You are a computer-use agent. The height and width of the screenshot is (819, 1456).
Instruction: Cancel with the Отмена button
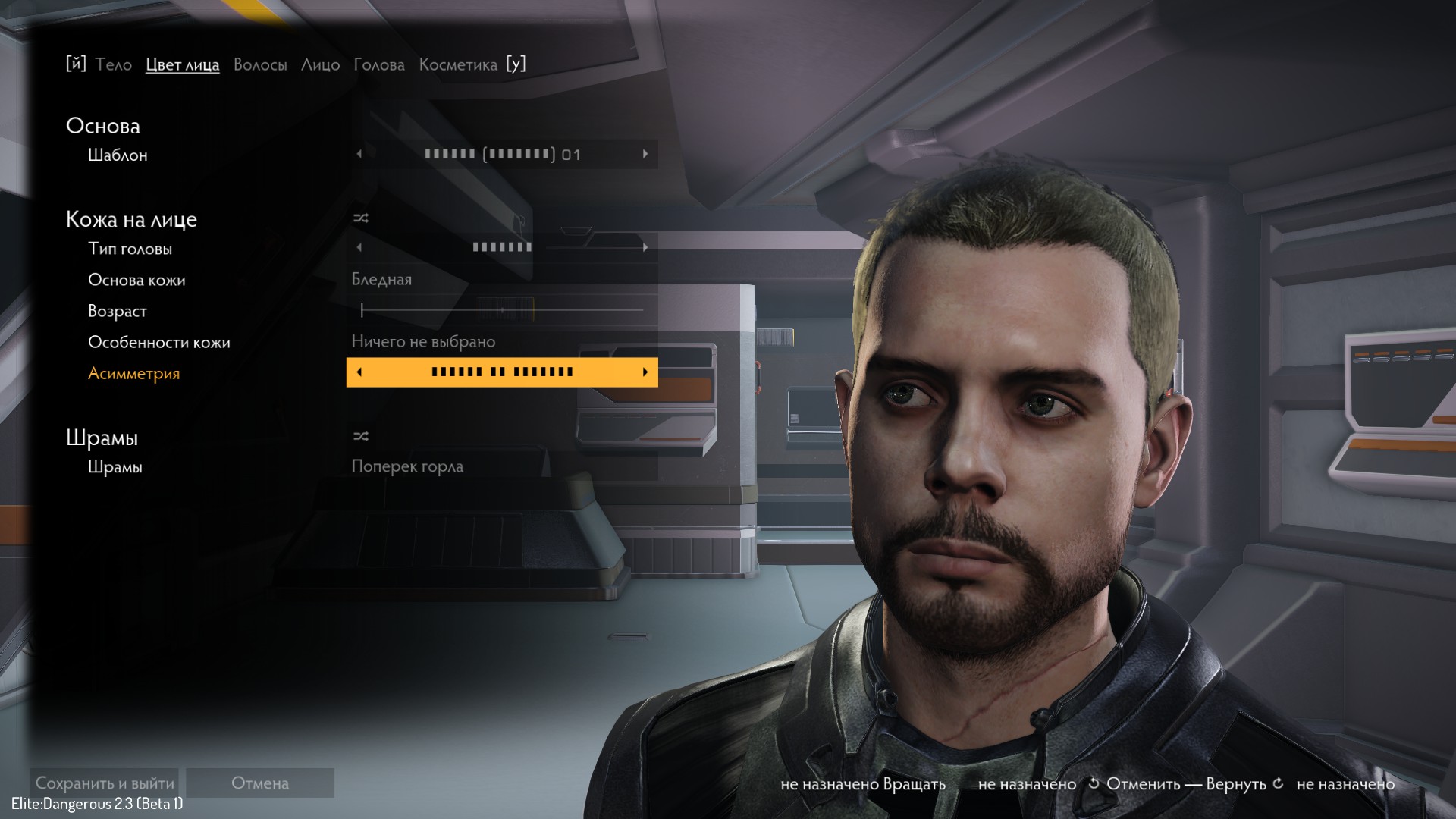click(x=260, y=783)
